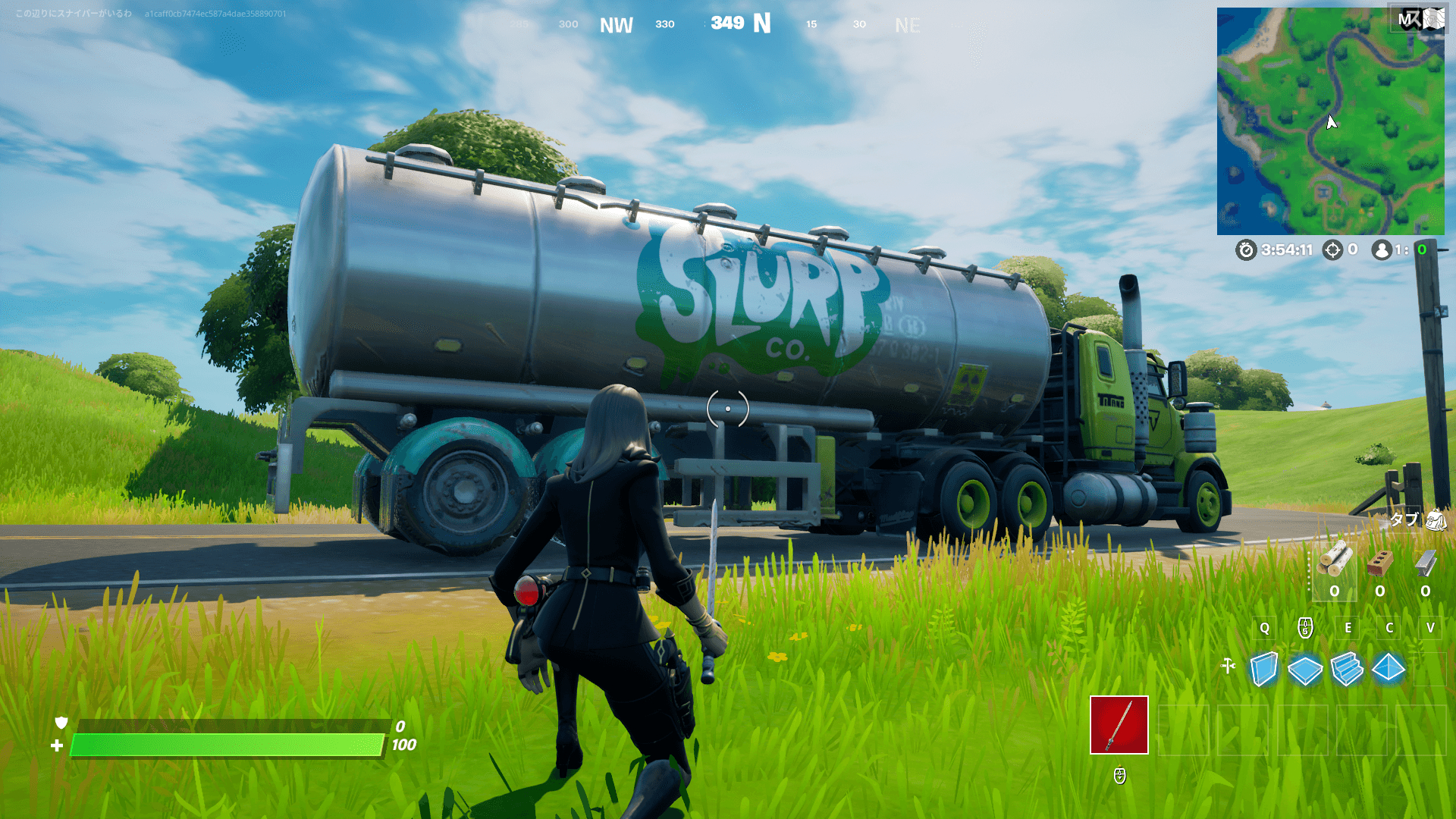
Task: Select the Q build slot tab
Action: (x=1263, y=628)
